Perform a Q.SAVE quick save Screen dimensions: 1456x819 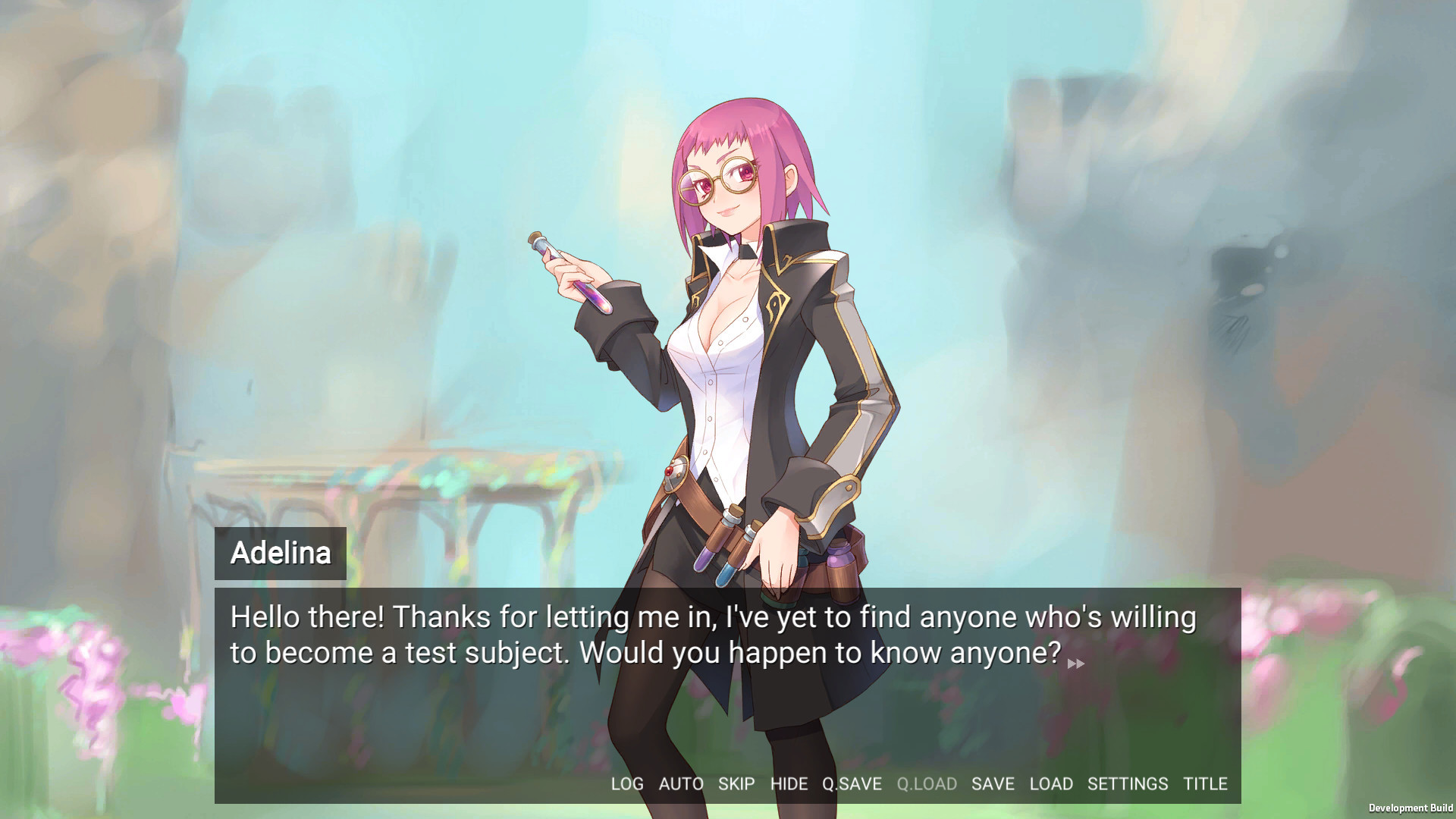click(852, 784)
